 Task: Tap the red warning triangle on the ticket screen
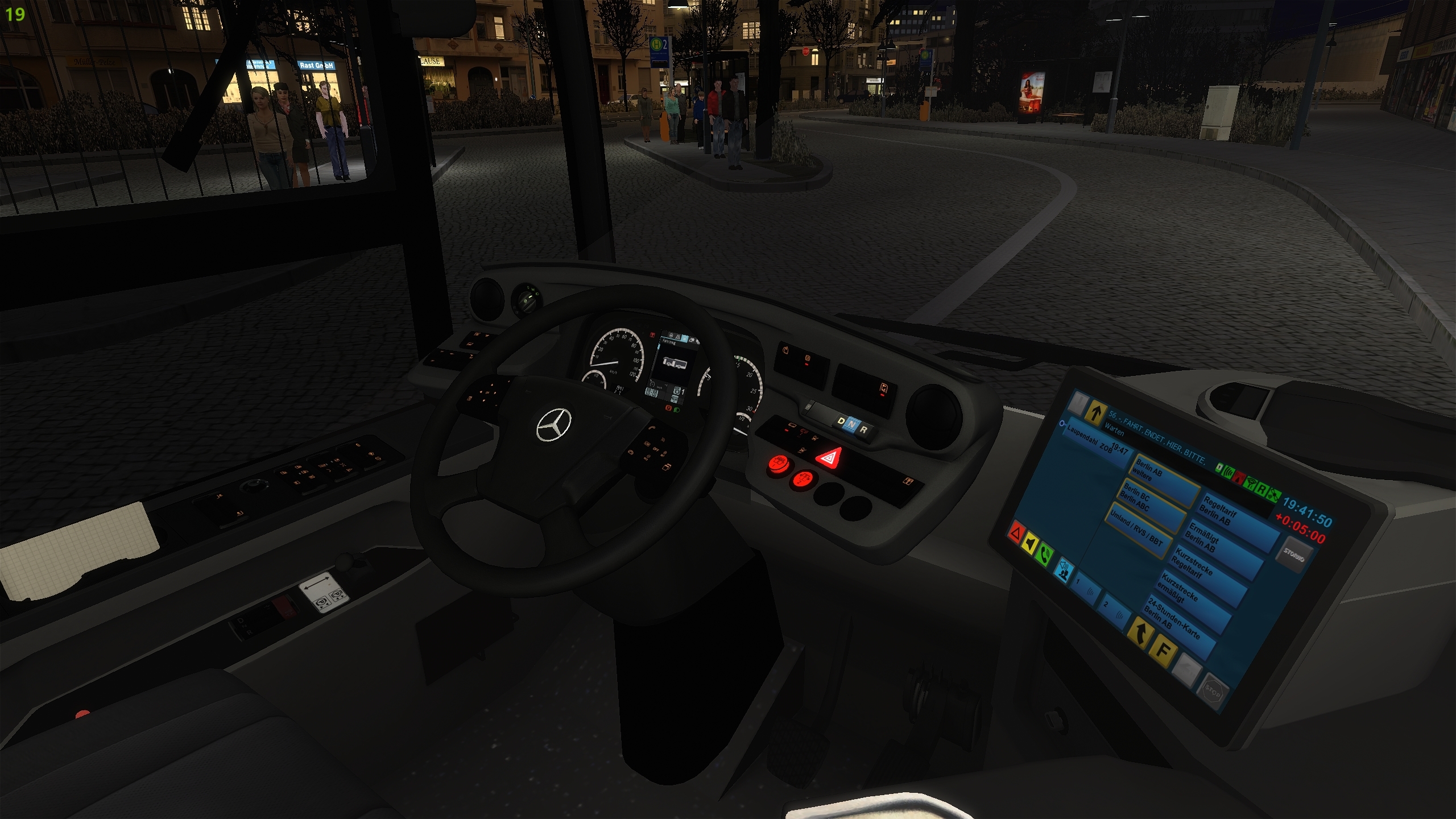[x=1016, y=533]
